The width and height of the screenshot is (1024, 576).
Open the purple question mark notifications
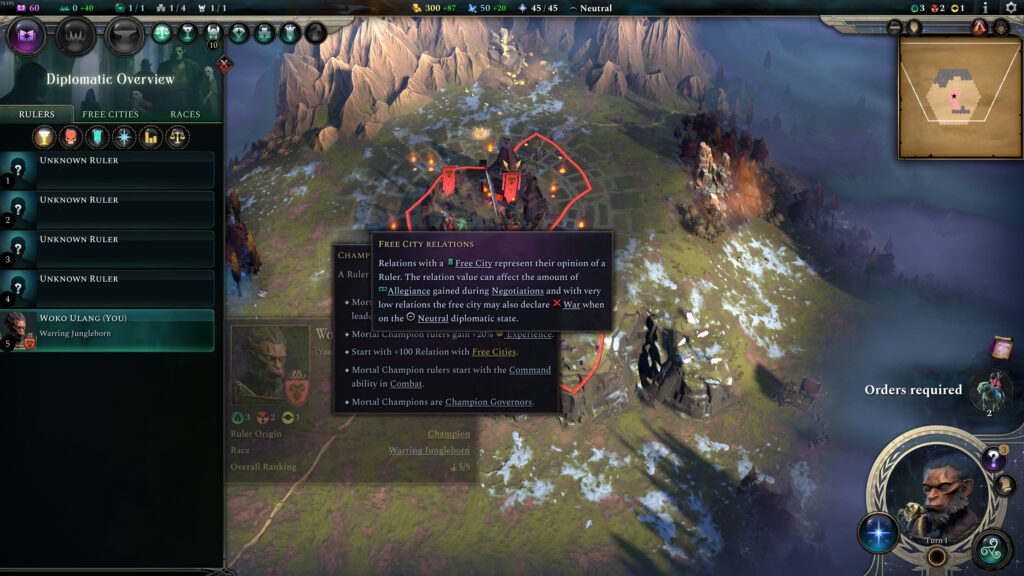tap(993, 459)
